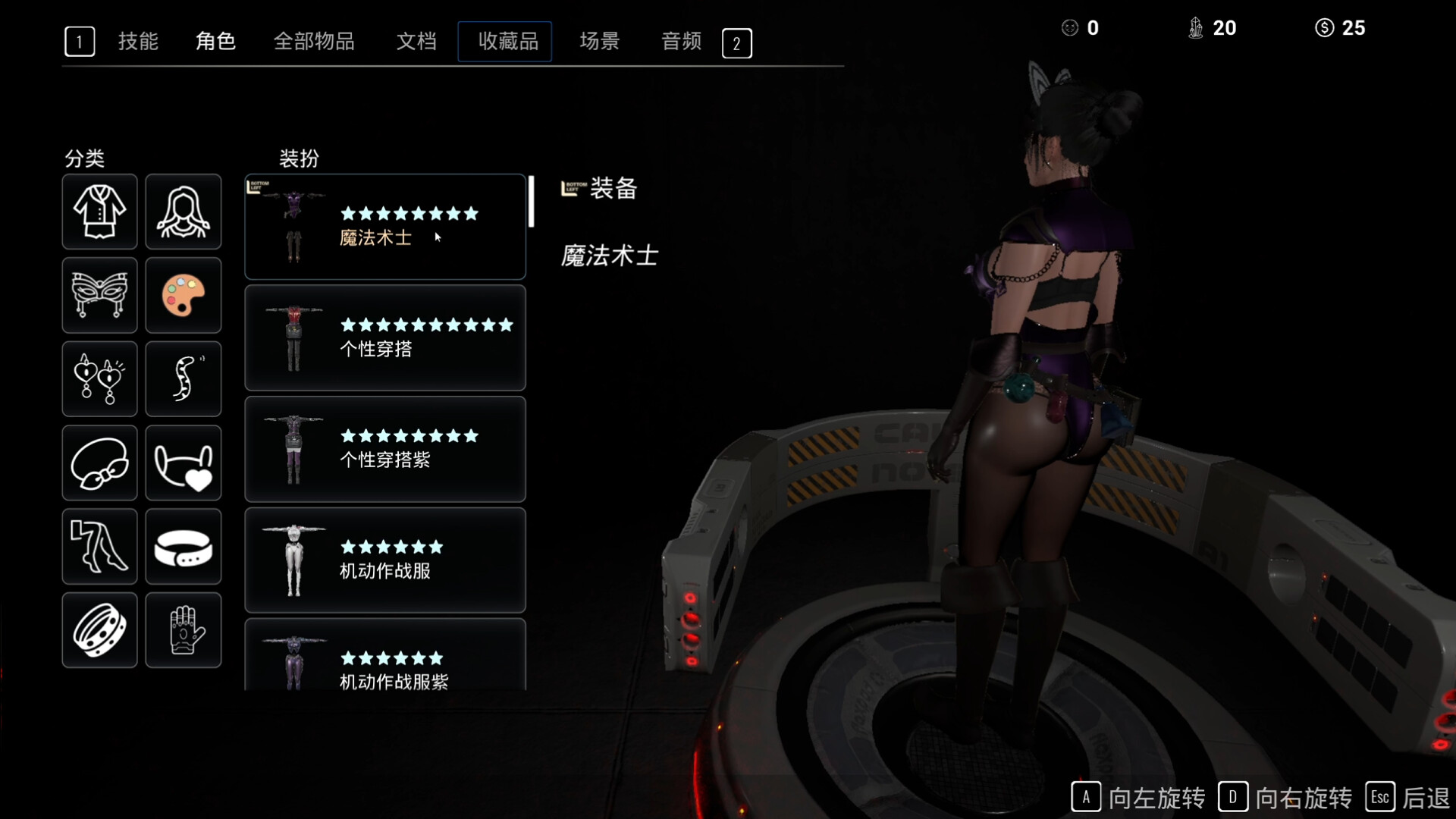Switch to the 收藏品 tab

504,42
